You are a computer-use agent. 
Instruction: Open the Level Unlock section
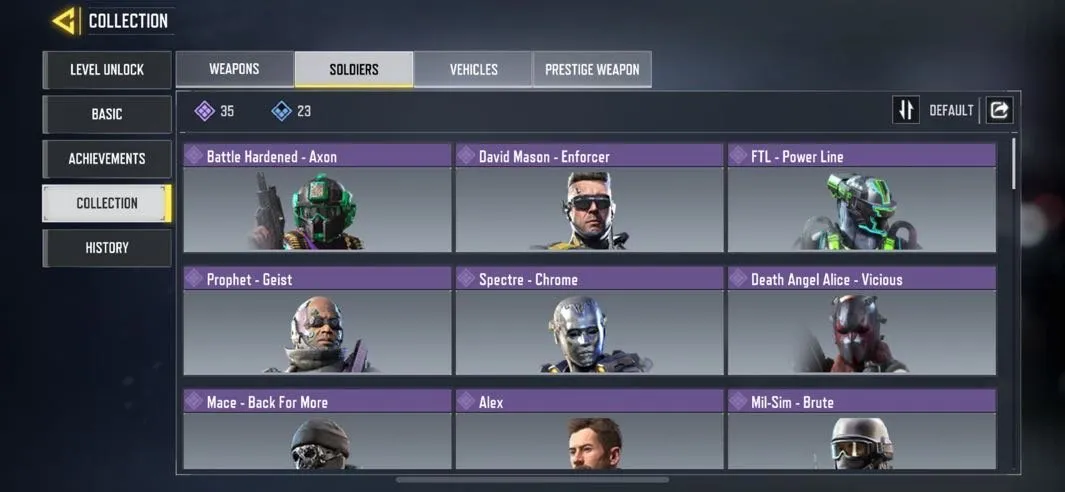click(107, 70)
